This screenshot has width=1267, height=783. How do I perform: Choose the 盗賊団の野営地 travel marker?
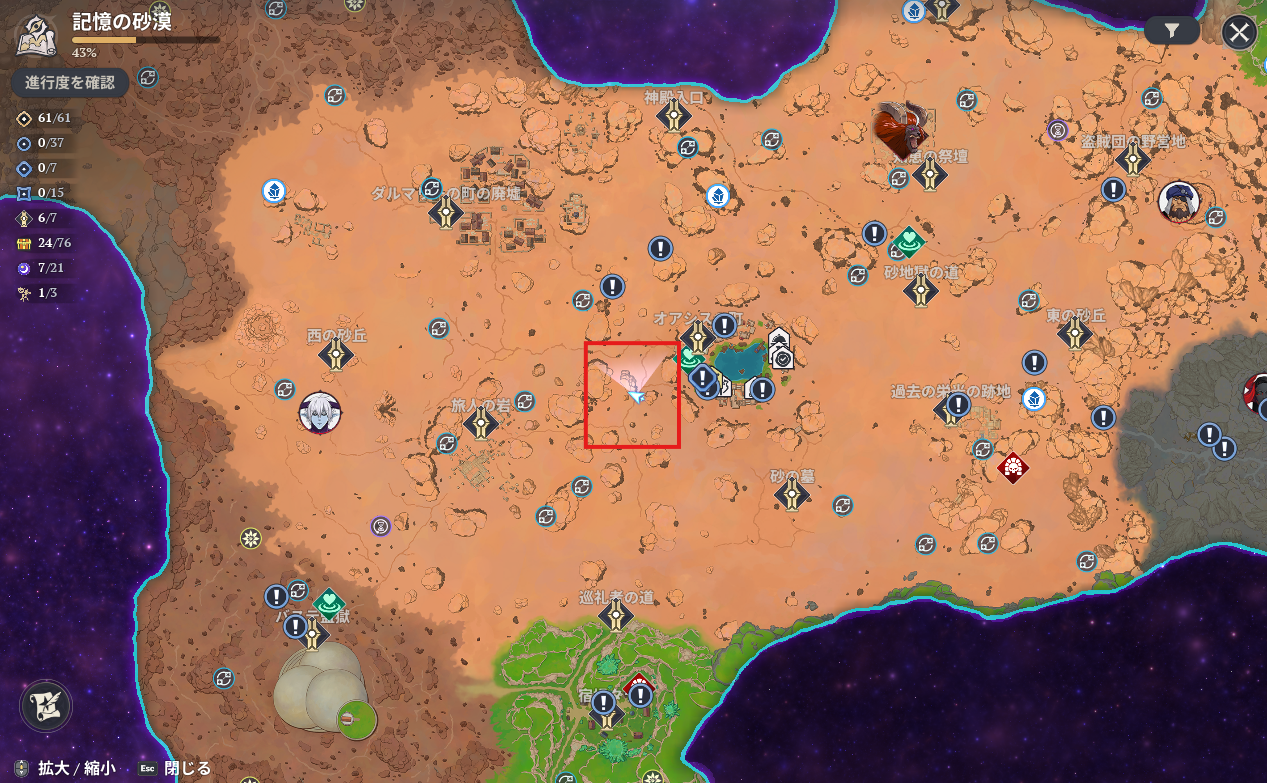(1132, 160)
